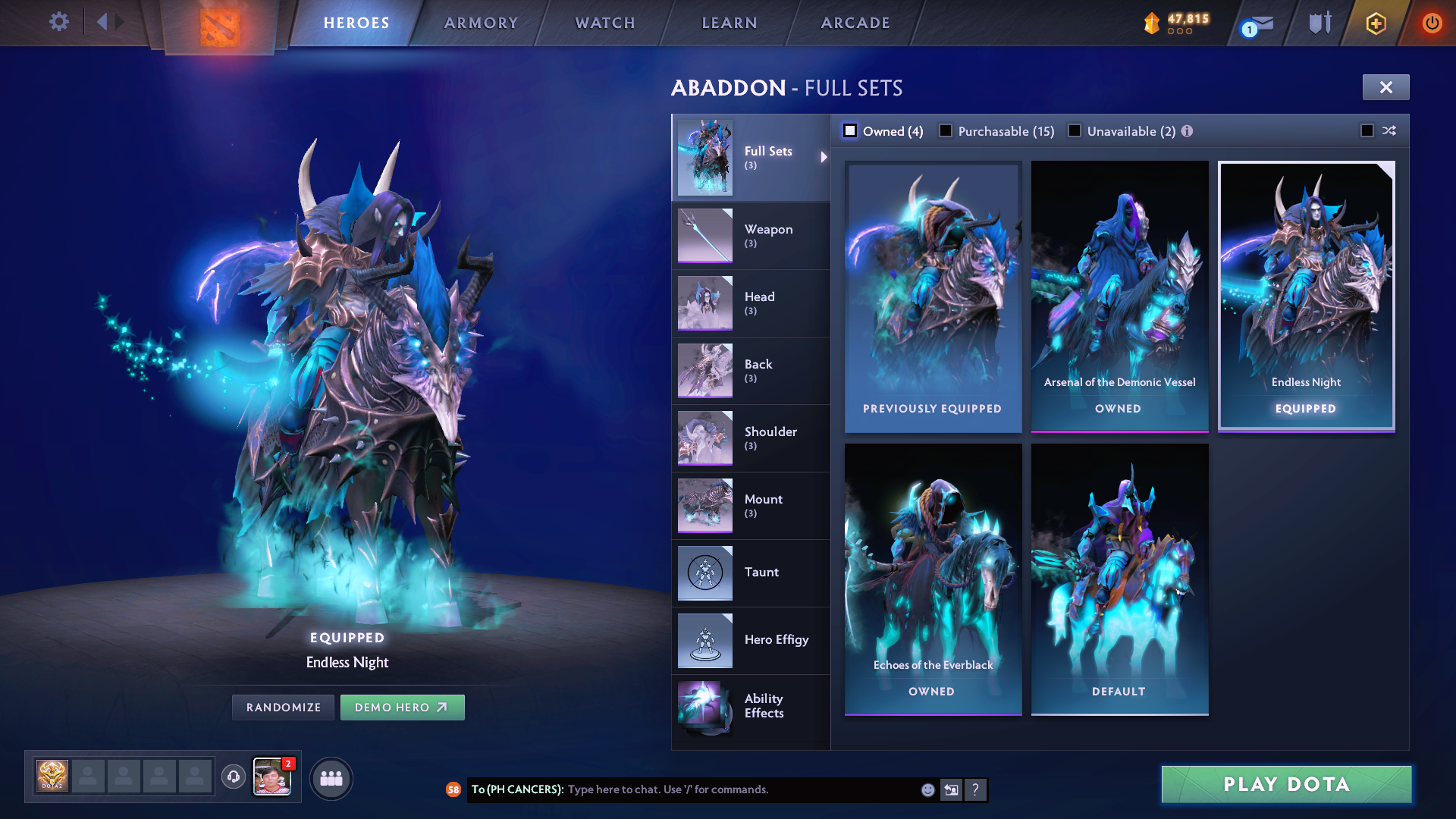Screen dimensions: 1456x819
Task: Uncheck the Owned sets filter
Action: pyautogui.click(x=850, y=130)
